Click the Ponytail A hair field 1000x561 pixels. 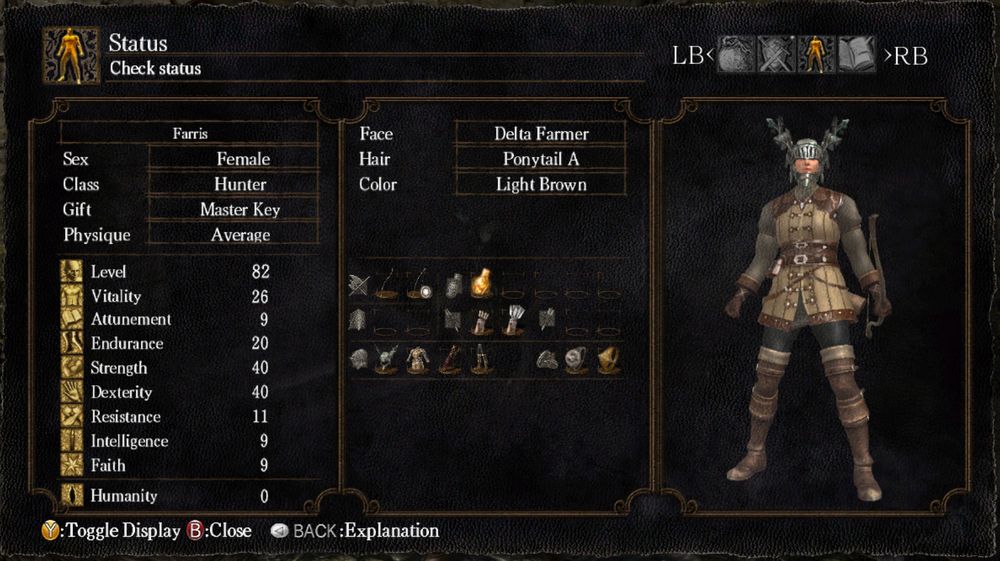[x=541, y=159]
